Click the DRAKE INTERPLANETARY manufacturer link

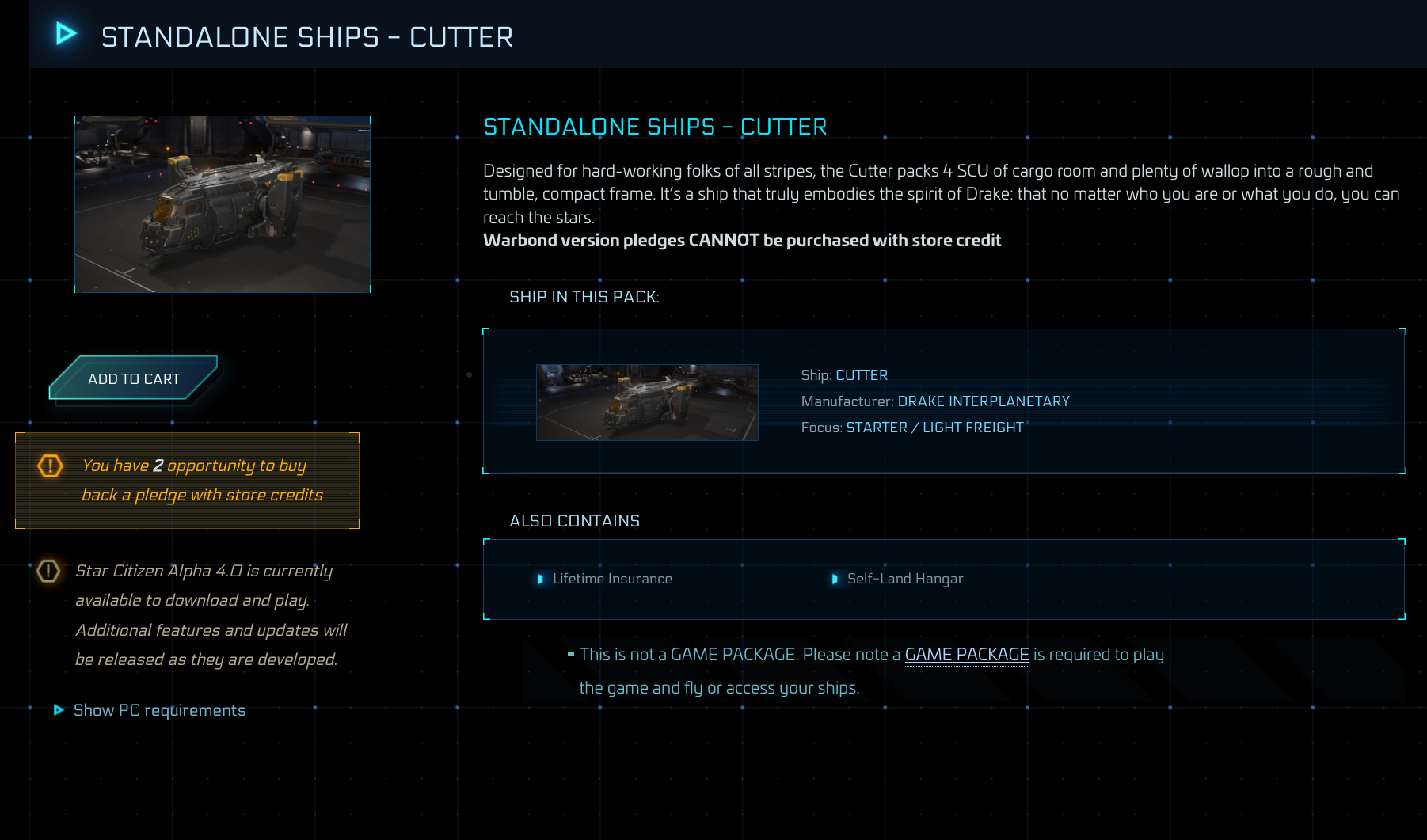tap(983, 401)
